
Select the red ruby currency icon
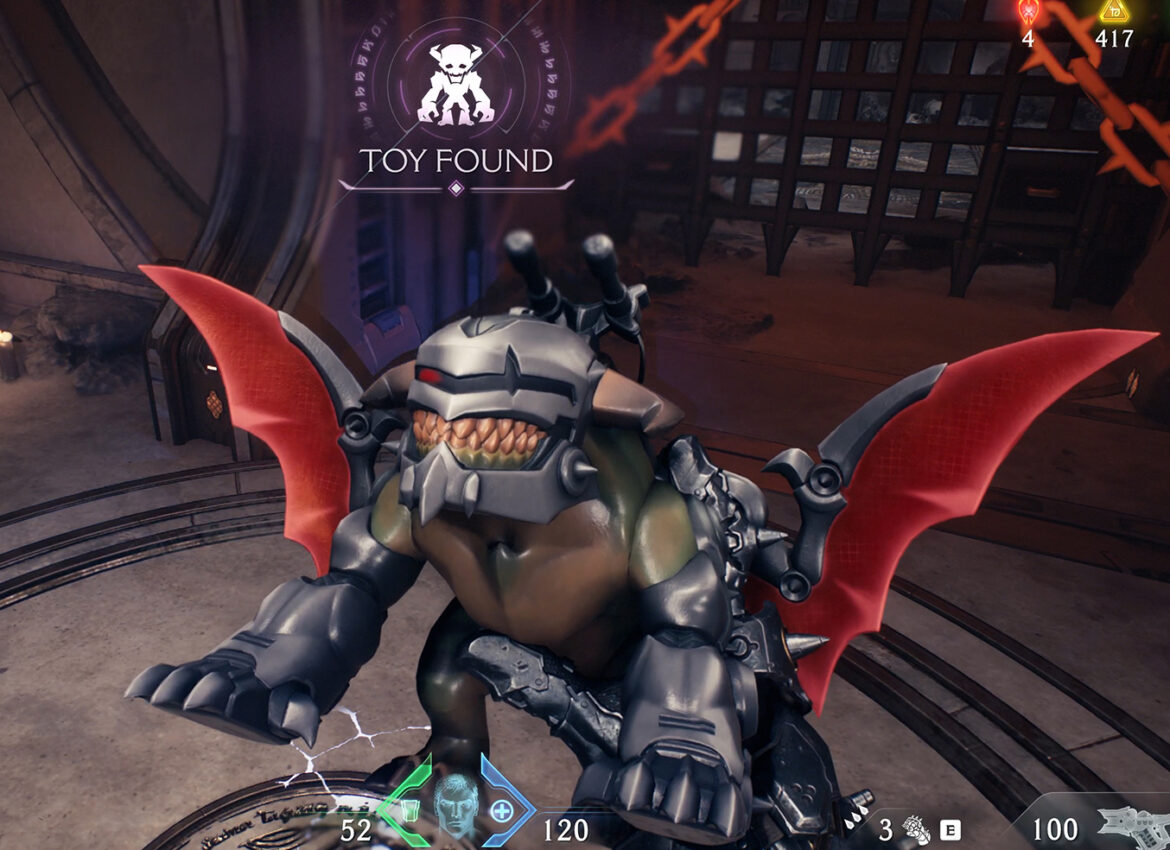coord(1028,12)
